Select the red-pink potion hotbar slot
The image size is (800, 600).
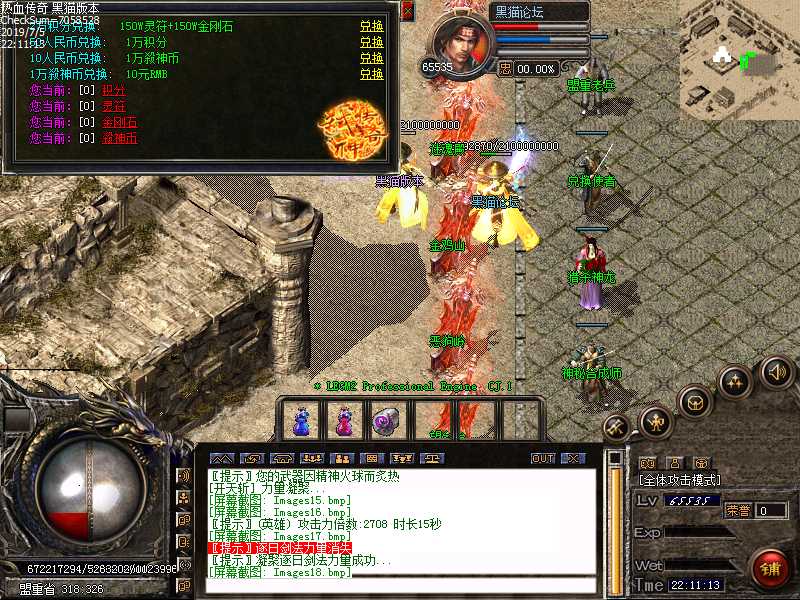343,420
